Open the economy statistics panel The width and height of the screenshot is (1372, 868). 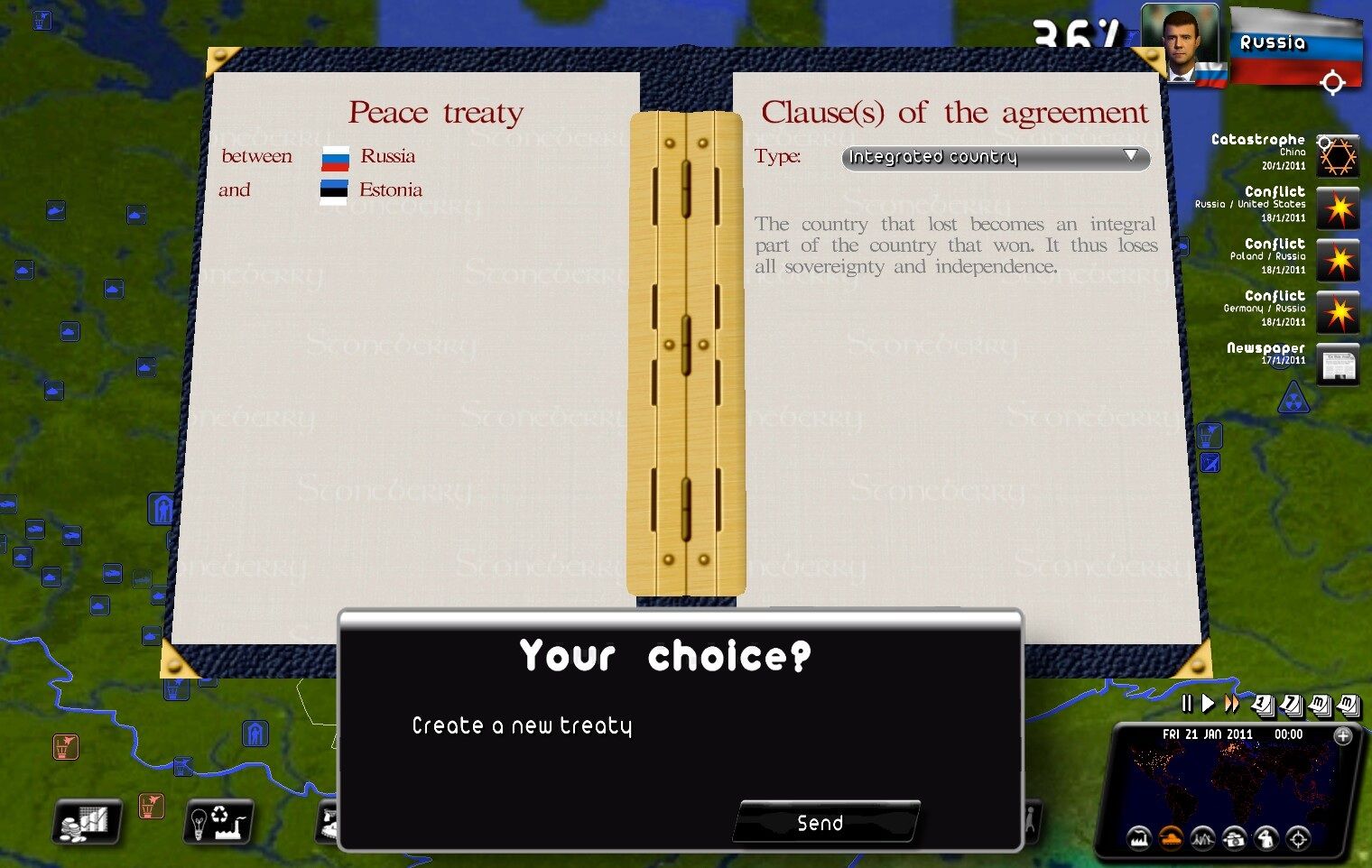pyautogui.click(x=85, y=822)
